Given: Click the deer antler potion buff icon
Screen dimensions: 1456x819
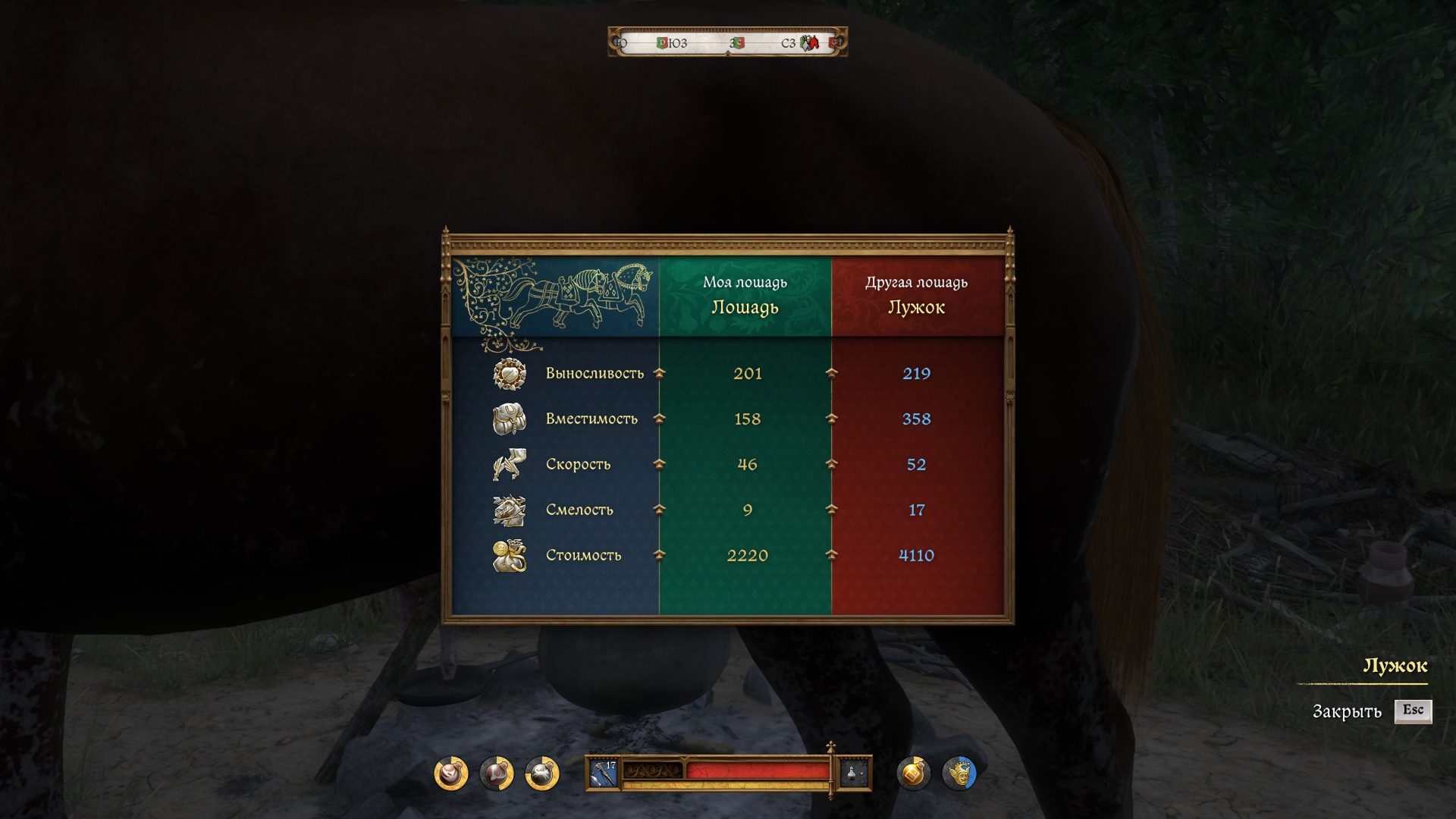Looking at the screenshot, I should pyautogui.click(x=497, y=773).
